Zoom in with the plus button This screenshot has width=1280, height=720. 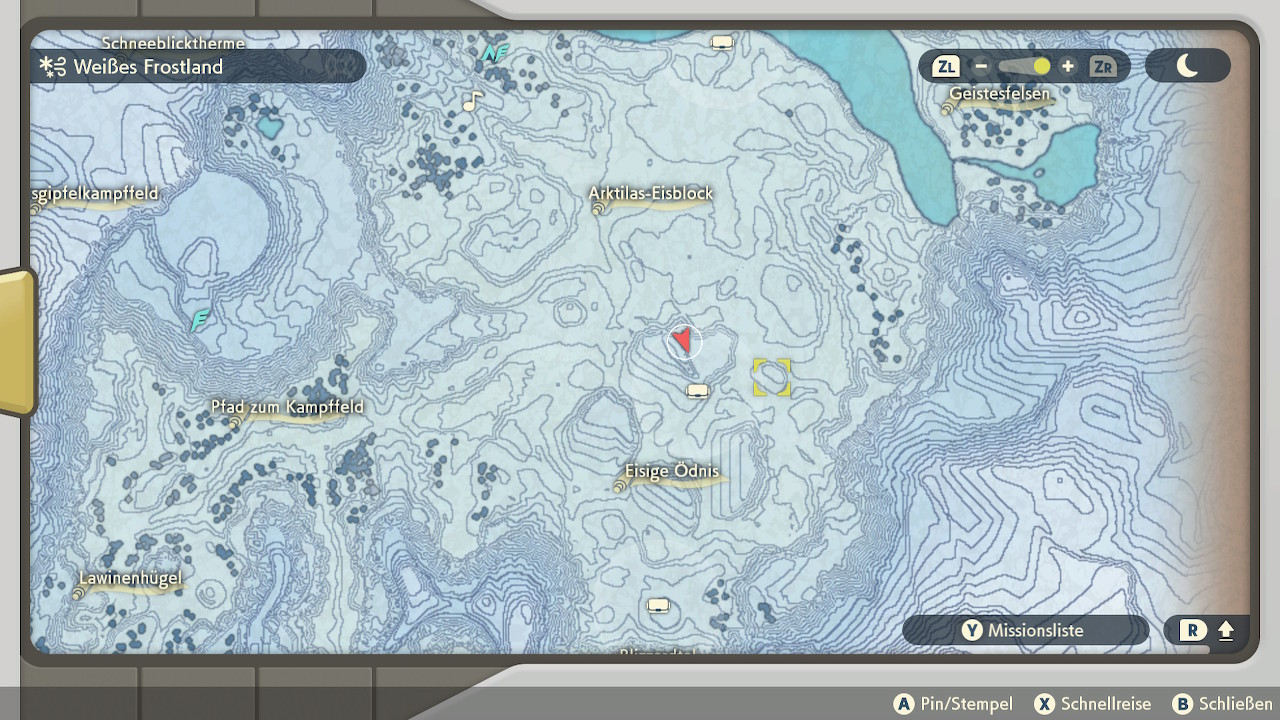pos(1068,67)
